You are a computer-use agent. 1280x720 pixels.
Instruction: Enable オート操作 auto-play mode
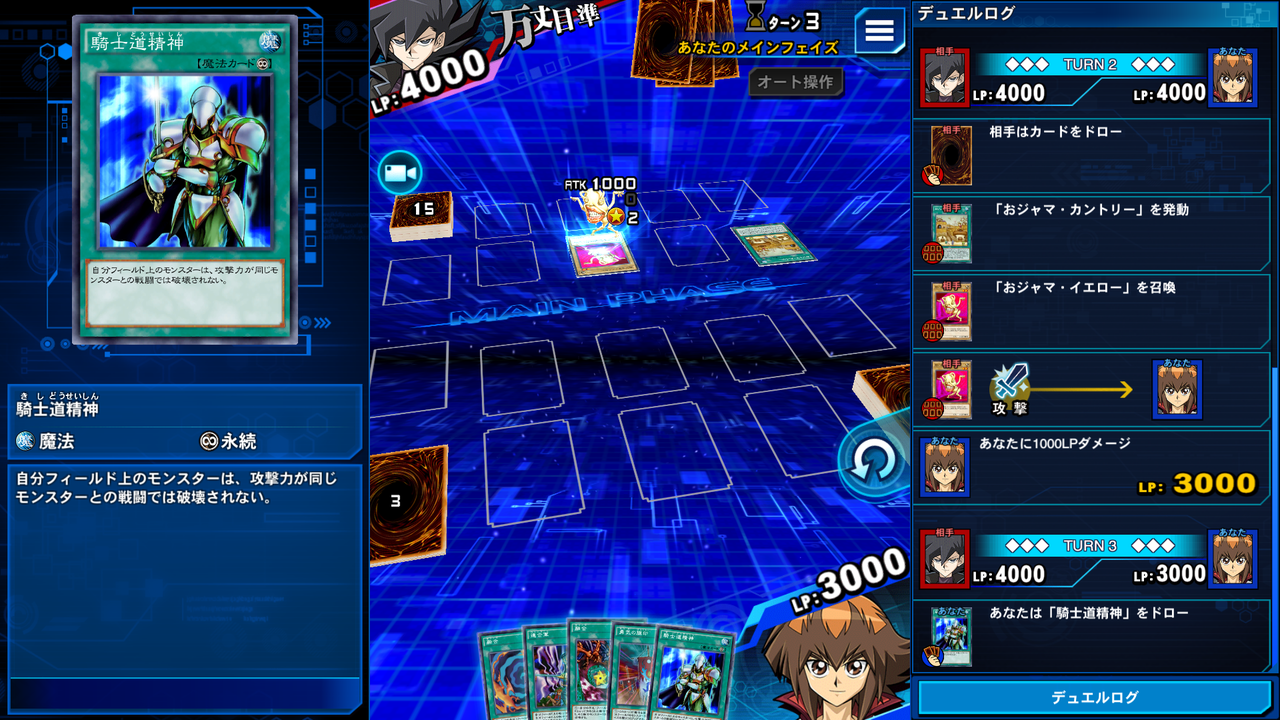(x=798, y=83)
